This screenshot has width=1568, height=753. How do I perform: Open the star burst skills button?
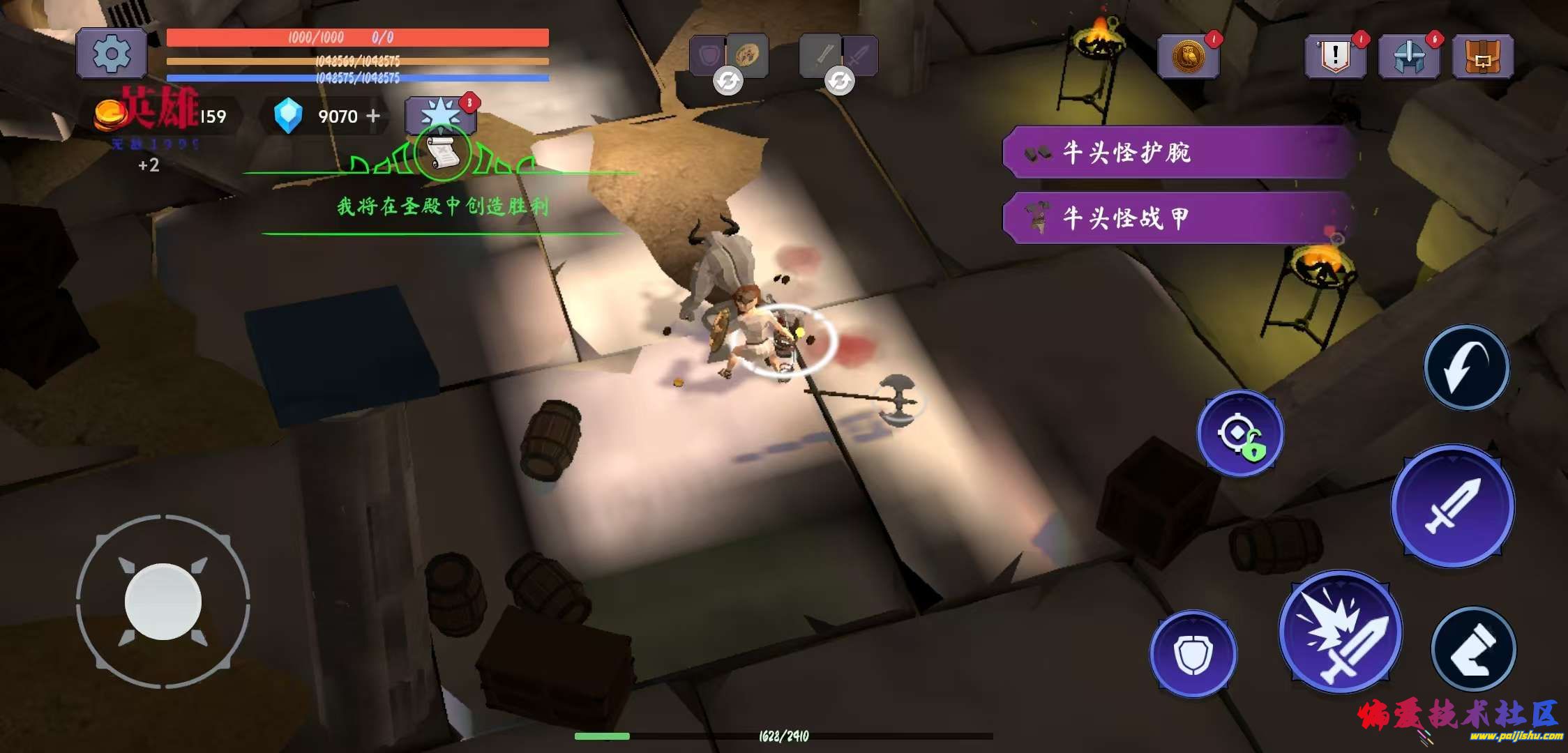click(440, 113)
